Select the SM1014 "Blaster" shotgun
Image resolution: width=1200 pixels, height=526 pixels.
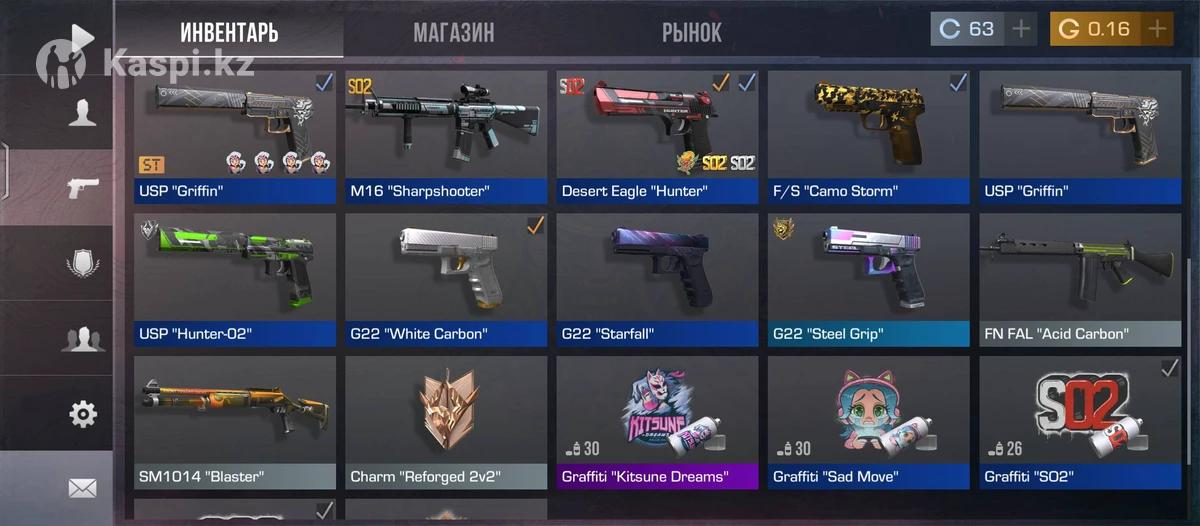235,422
